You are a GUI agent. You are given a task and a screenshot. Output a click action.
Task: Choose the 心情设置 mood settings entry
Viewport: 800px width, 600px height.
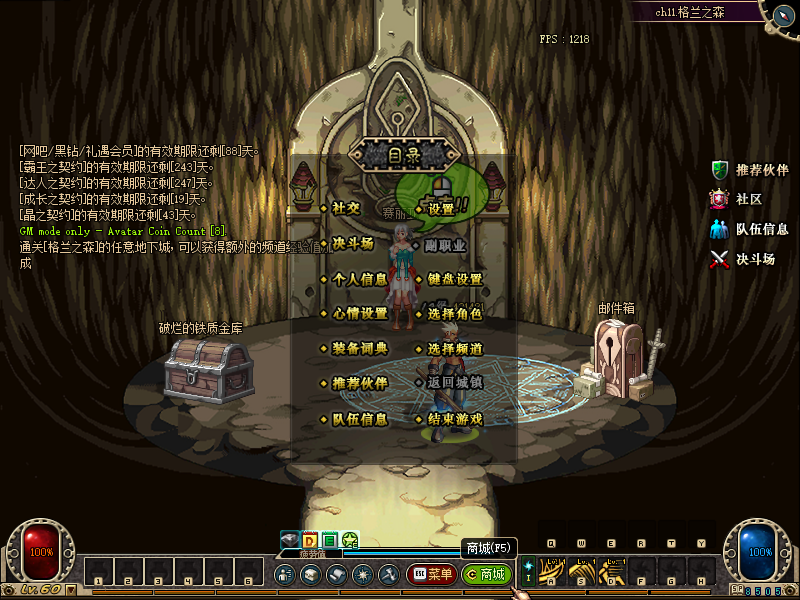[x=359, y=314]
